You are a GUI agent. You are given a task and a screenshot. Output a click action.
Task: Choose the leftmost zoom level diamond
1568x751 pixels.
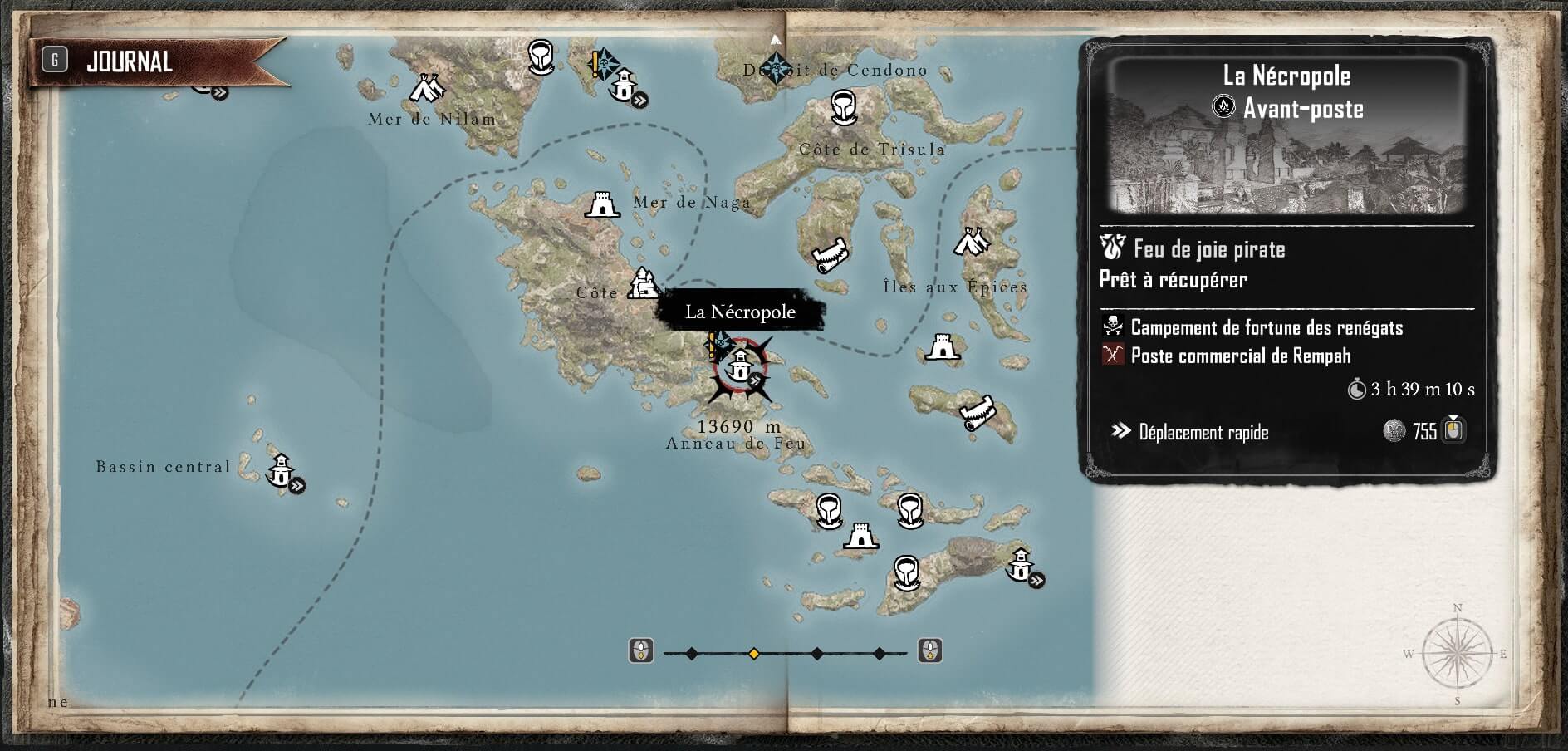692,654
